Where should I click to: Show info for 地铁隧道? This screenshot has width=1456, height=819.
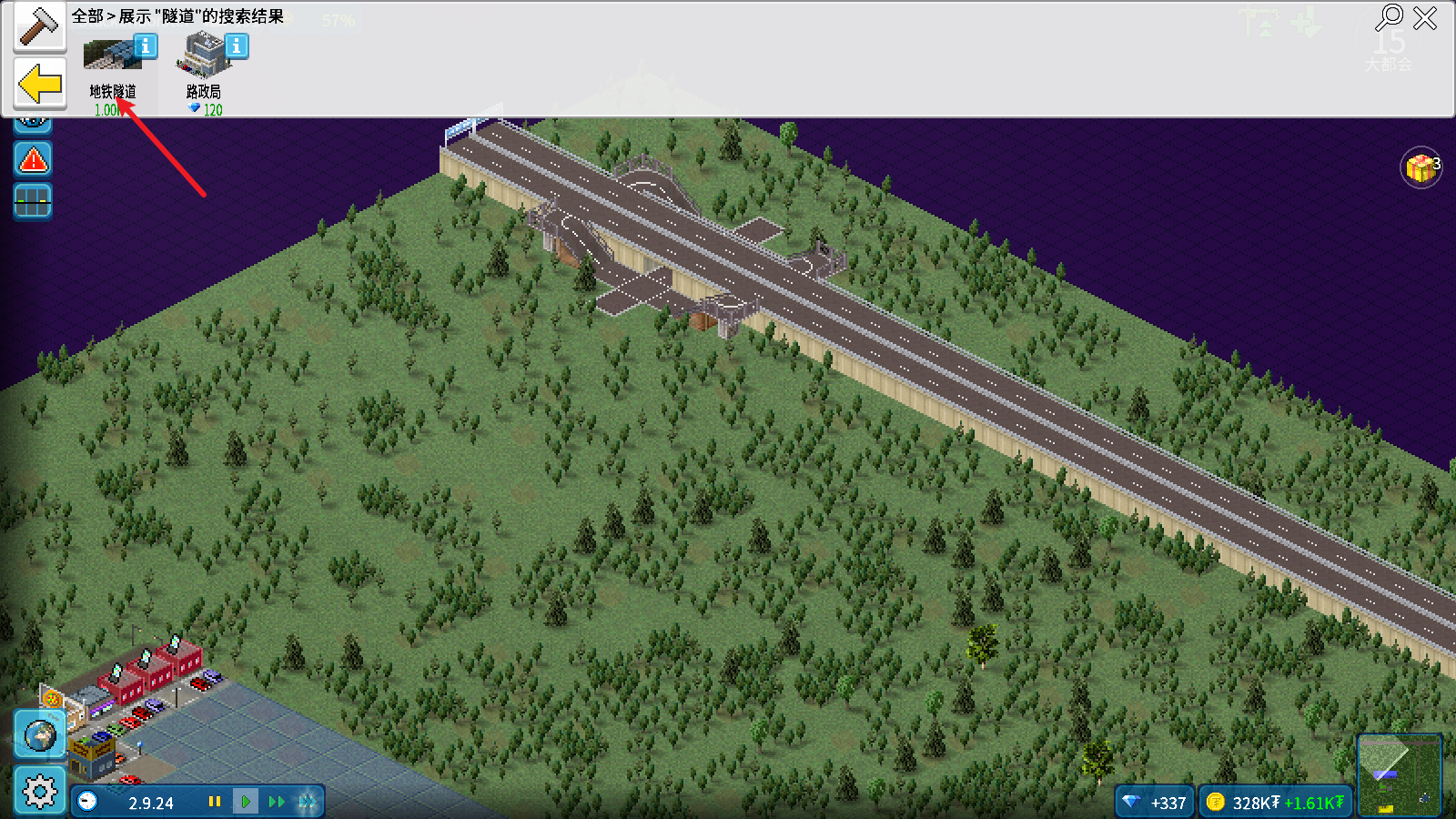click(x=146, y=45)
